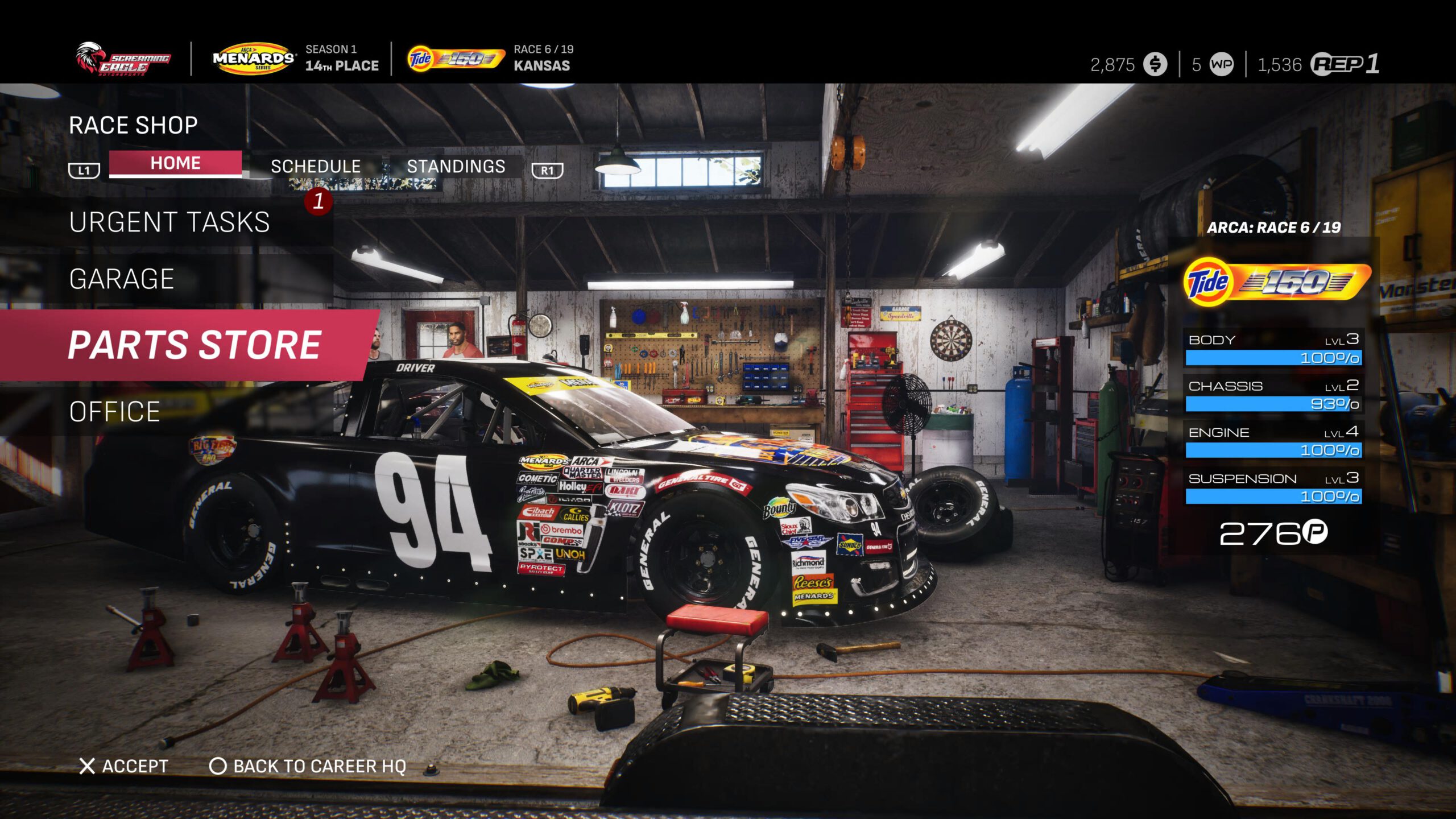Viewport: 1456px width, 819px height.
Task: Return via Back to Career HQ
Action: pos(308,766)
